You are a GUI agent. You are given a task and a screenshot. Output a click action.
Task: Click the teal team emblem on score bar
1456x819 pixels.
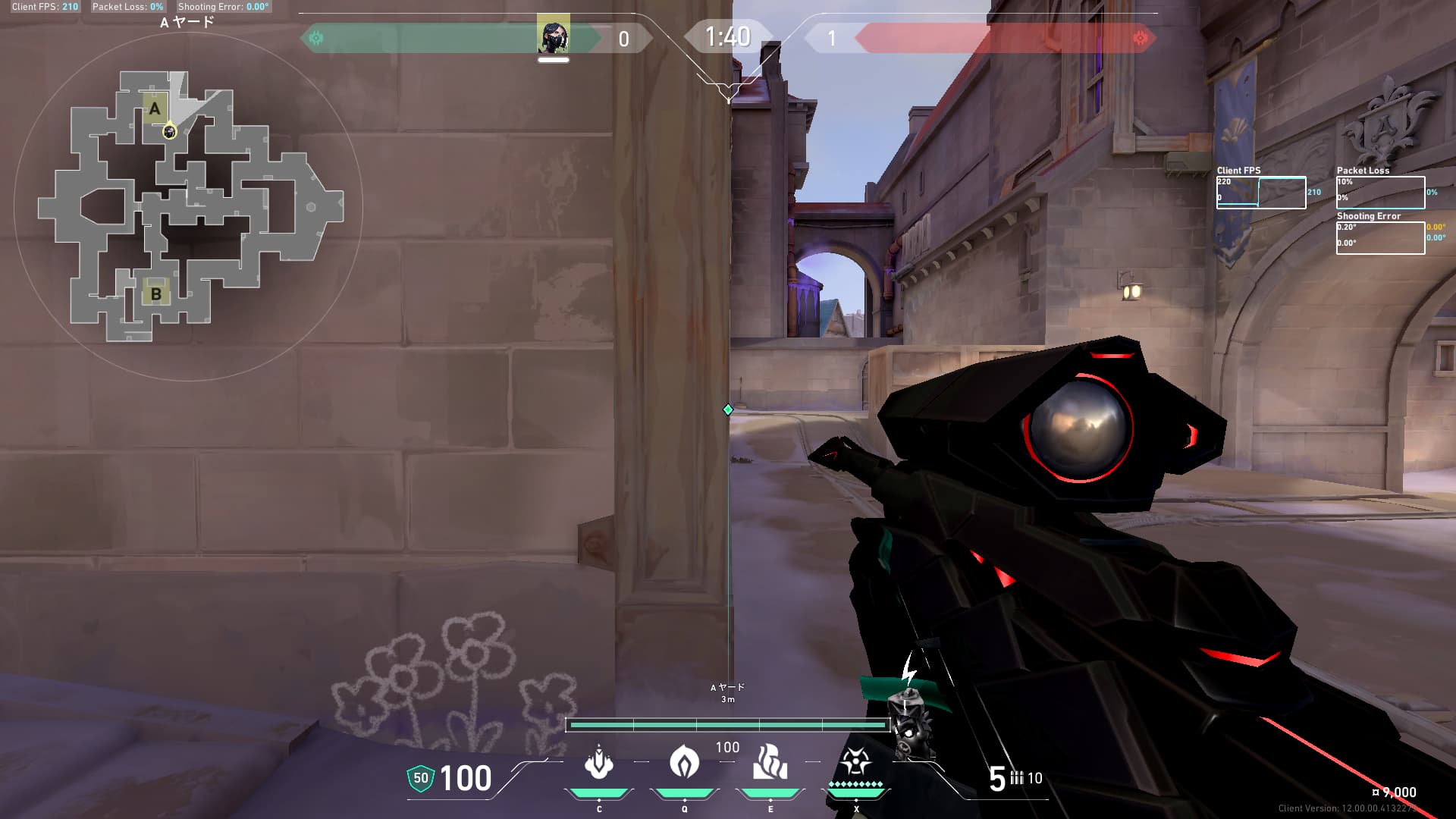pos(316,38)
